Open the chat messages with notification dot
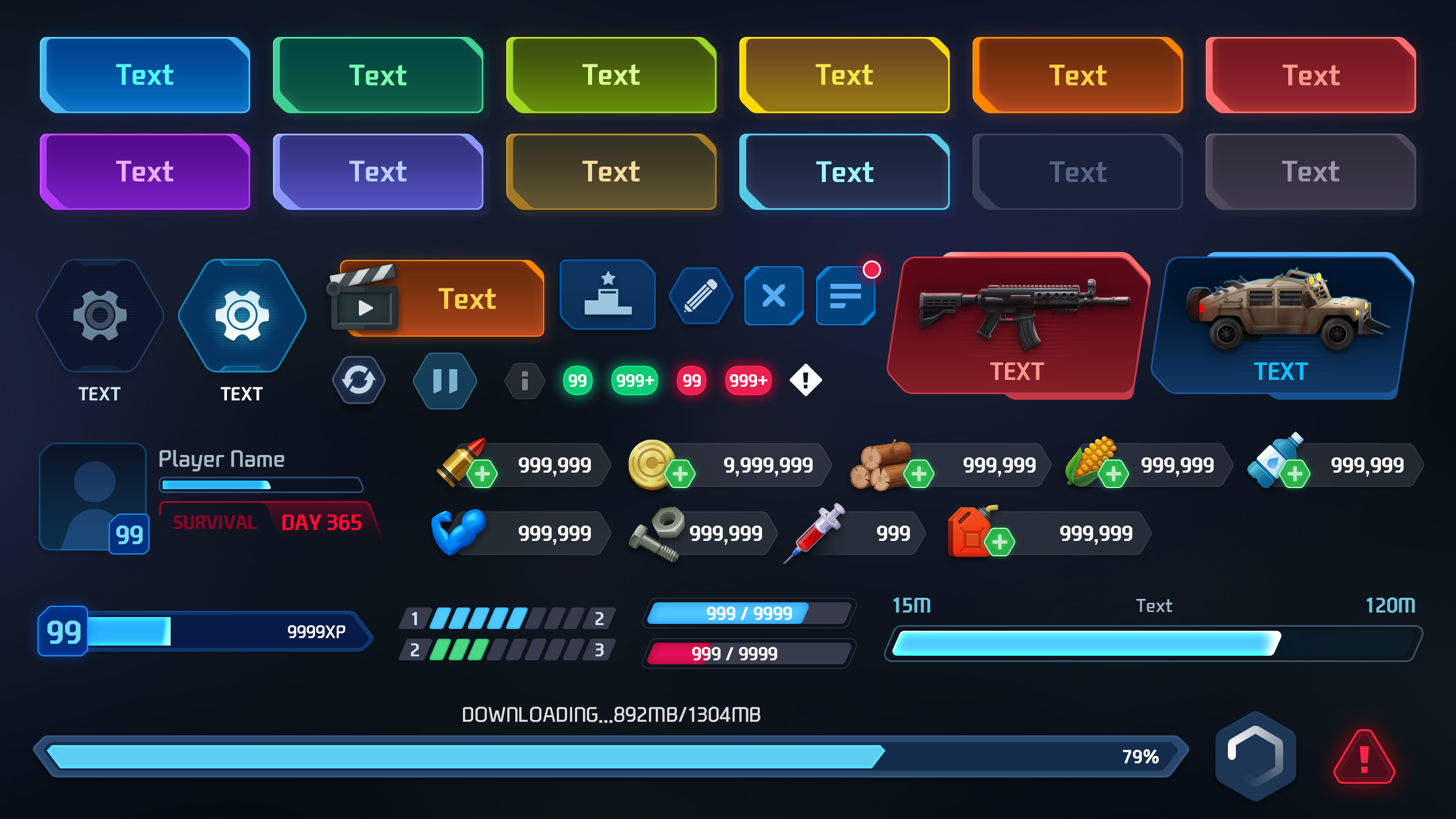 pos(845,296)
